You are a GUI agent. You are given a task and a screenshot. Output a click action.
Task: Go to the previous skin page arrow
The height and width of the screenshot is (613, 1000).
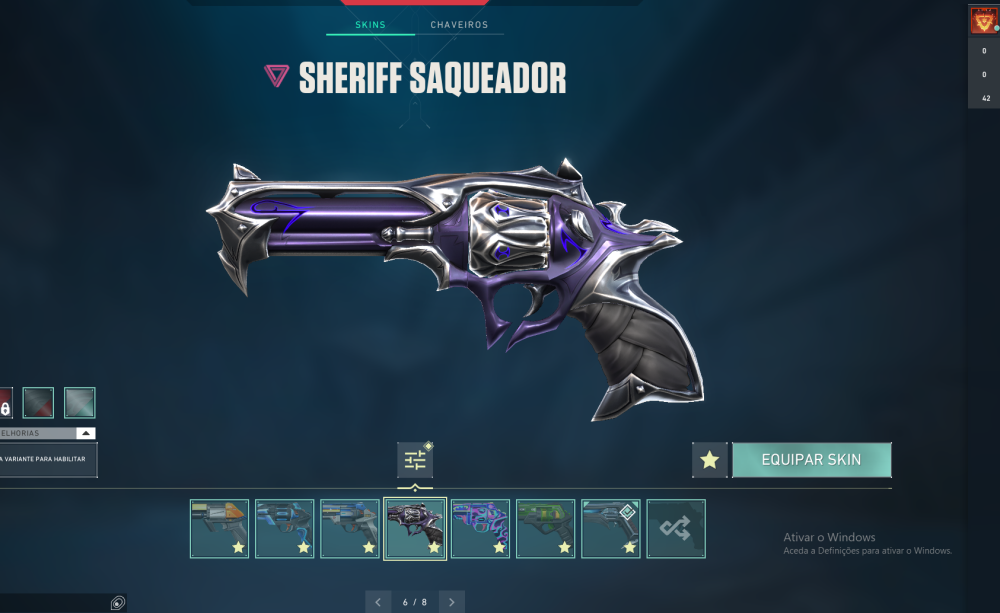point(378,602)
